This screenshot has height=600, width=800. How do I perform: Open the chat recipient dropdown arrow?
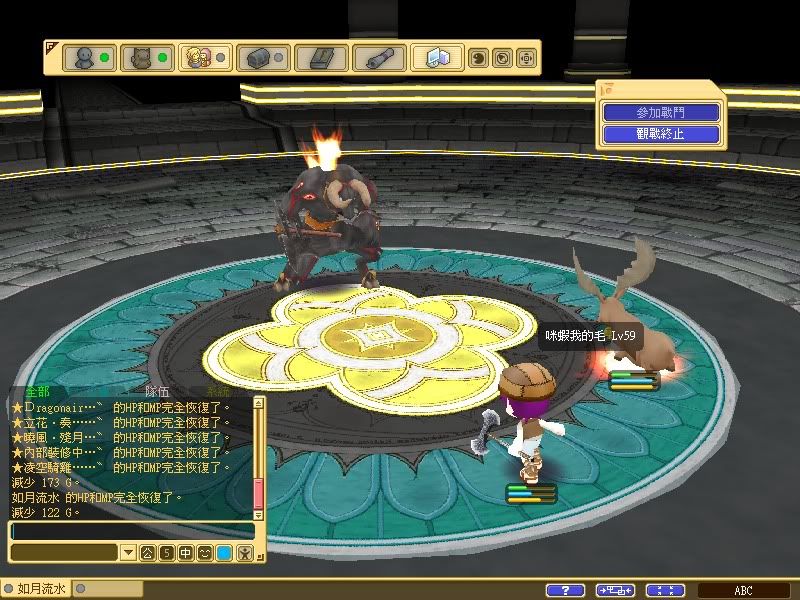point(128,552)
